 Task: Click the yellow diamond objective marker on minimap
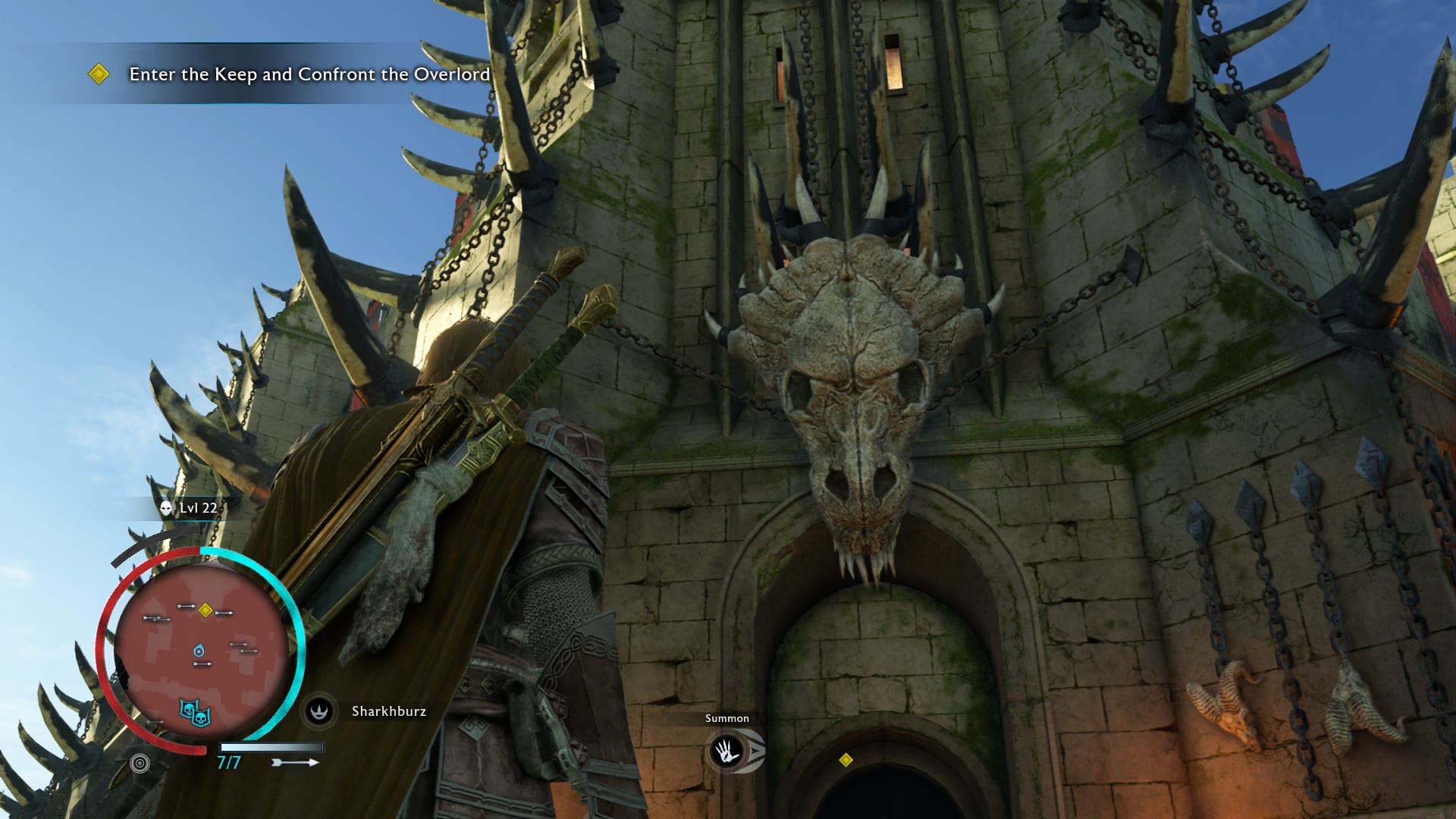coord(205,610)
